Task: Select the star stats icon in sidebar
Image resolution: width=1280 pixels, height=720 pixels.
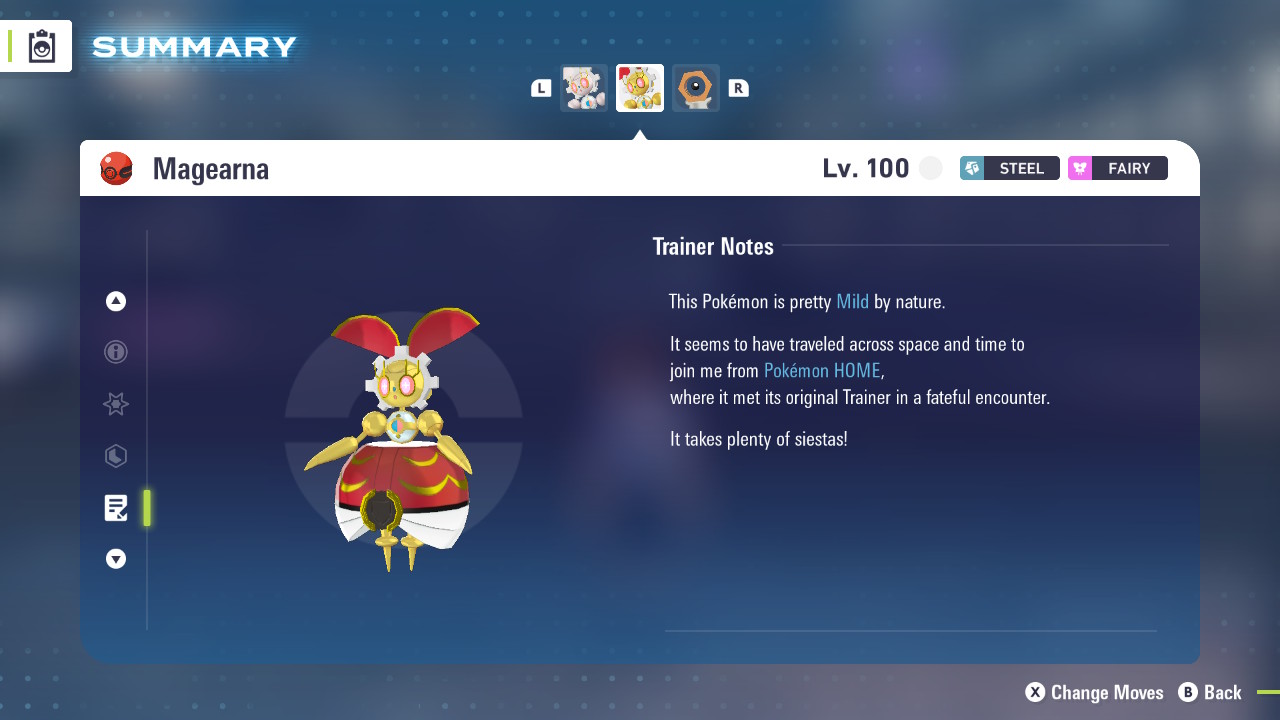Action: 115,404
